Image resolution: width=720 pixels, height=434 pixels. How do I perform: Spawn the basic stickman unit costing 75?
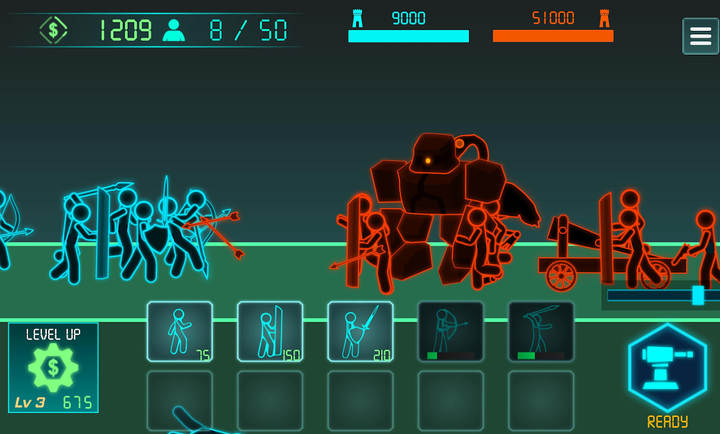(180, 331)
